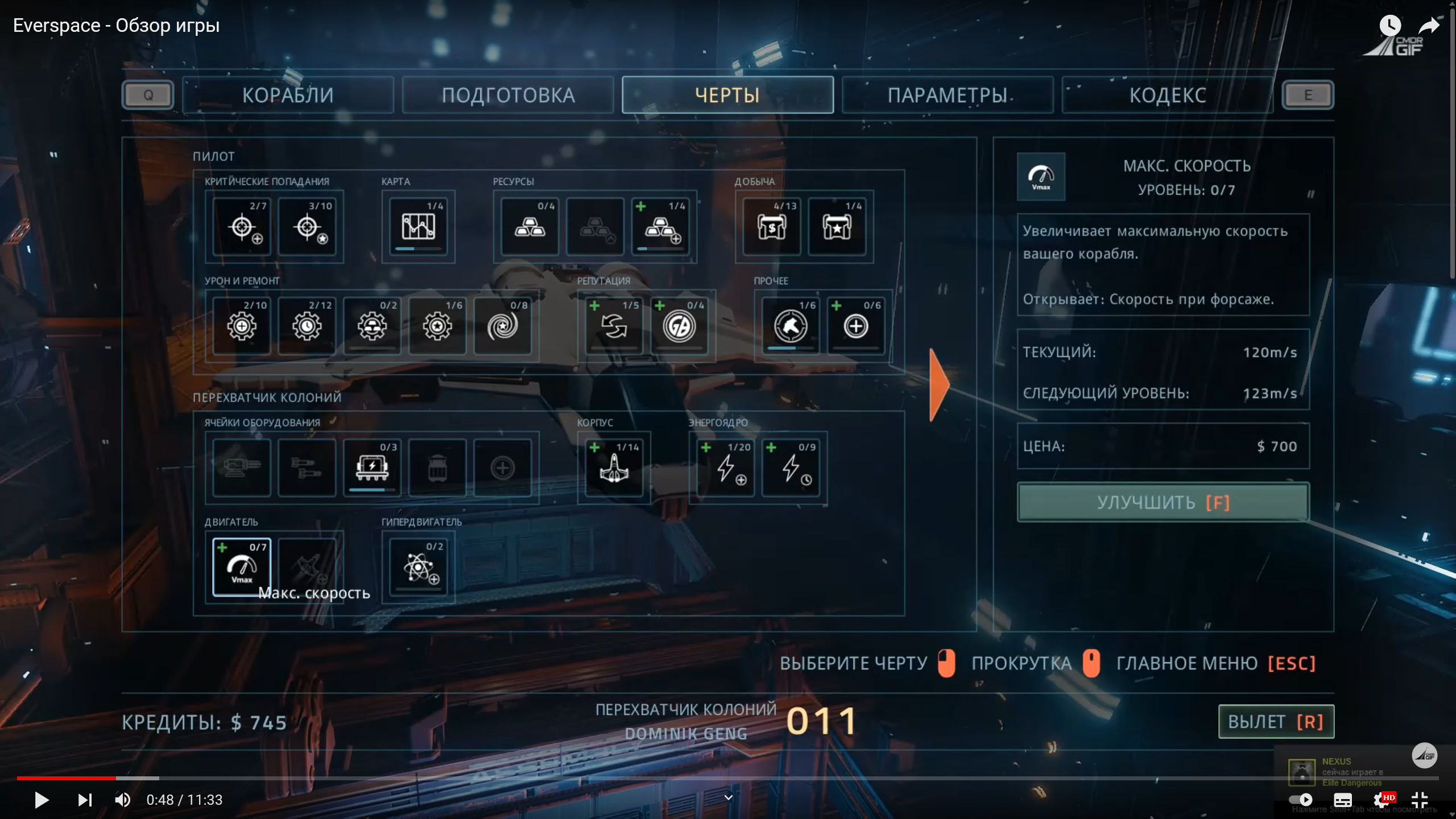The height and width of the screenshot is (819, 1456).
Task: Click the УЛУЧШИТЬ upgrade button
Action: [x=1163, y=503]
